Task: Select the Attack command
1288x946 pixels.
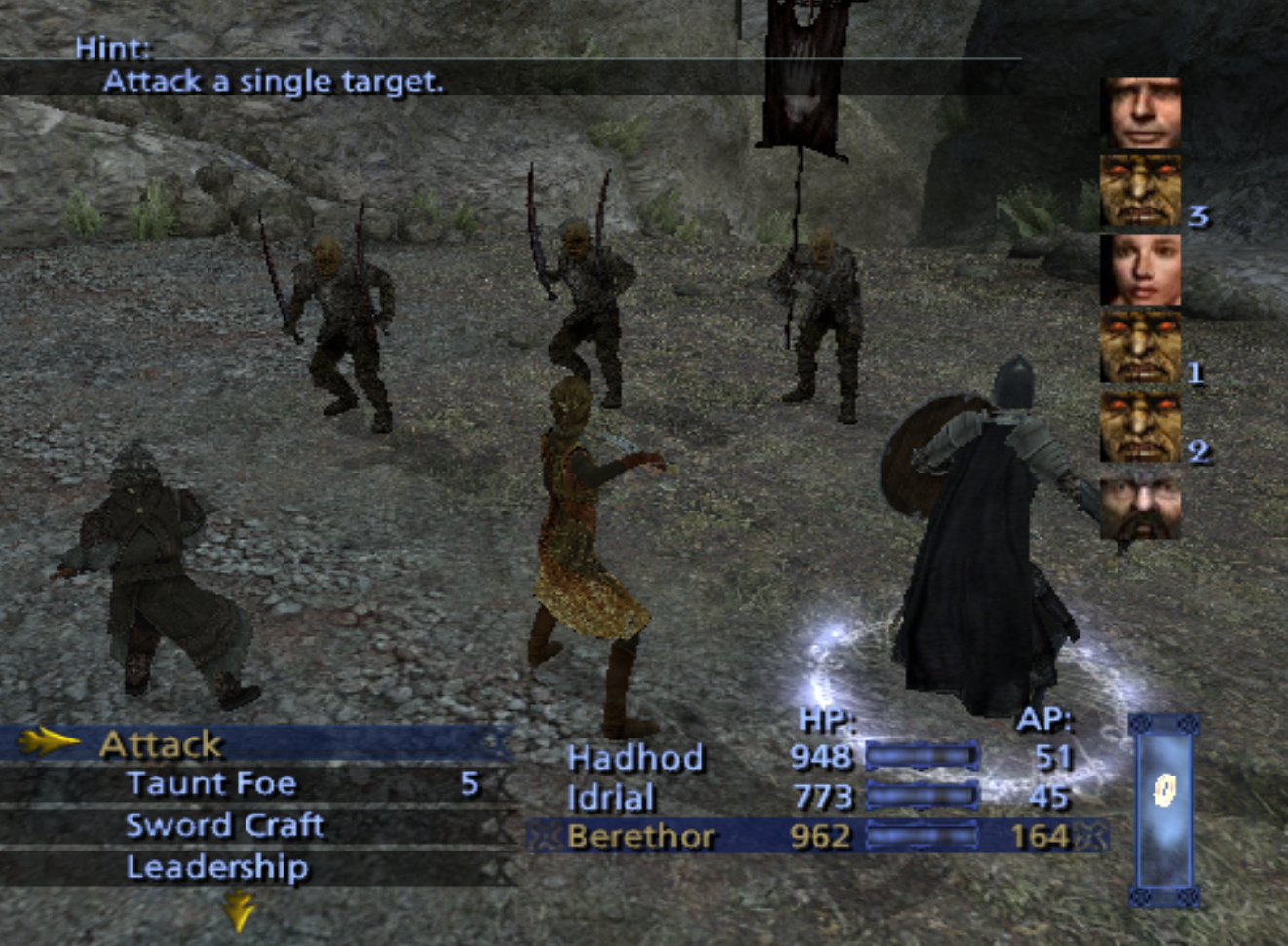Action: click(x=162, y=744)
